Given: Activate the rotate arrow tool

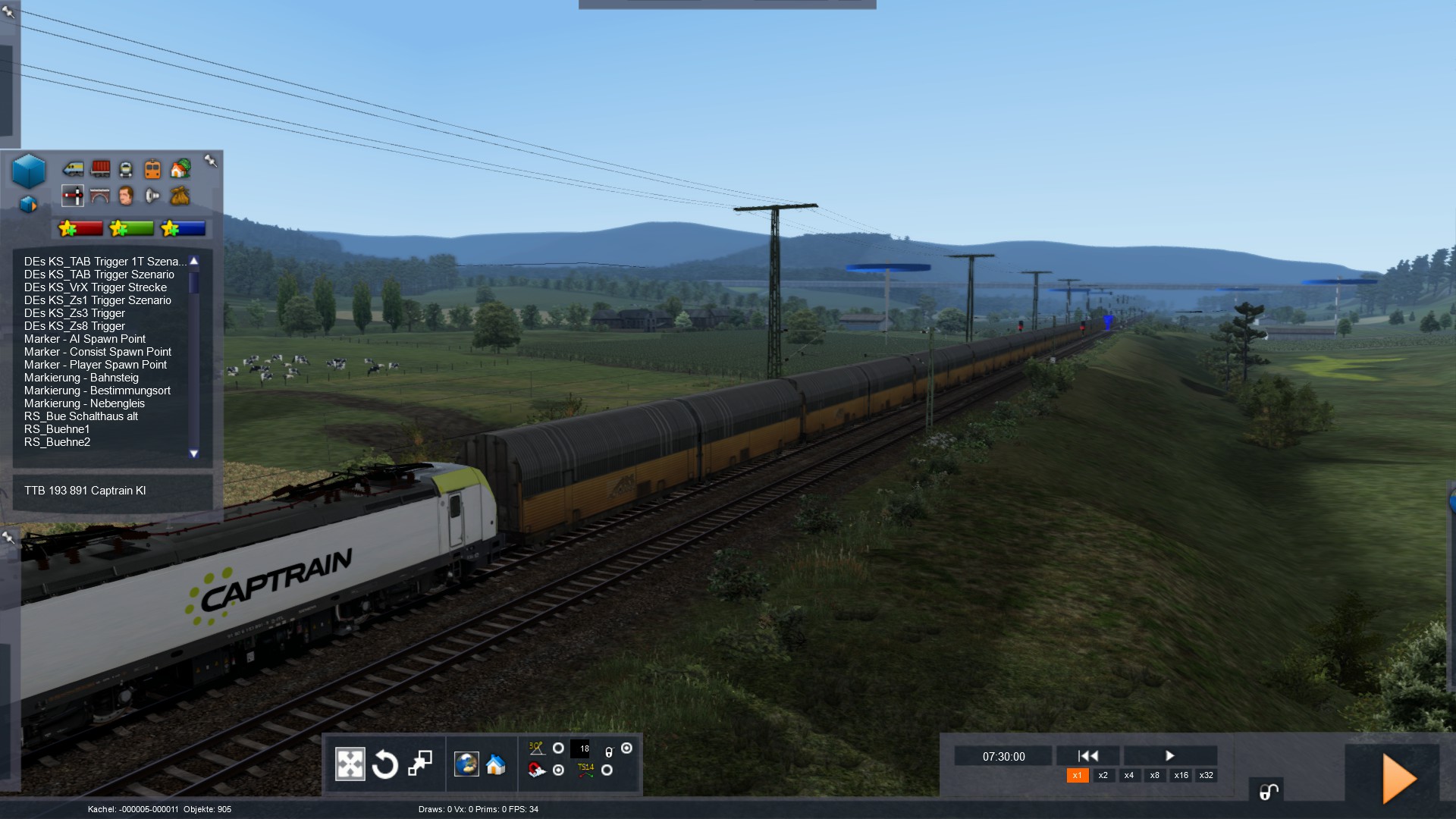Looking at the screenshot, I should (385, 764).
